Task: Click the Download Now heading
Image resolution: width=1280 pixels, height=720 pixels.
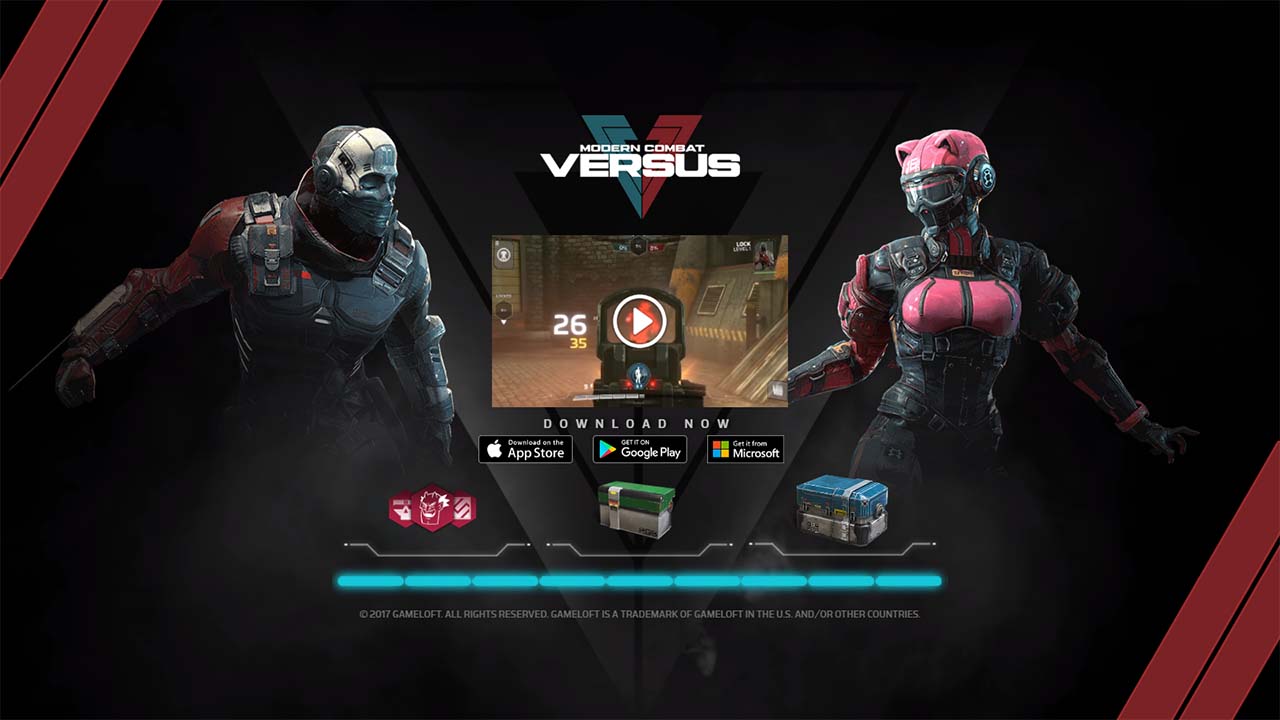Action: [x=640, y=422]
